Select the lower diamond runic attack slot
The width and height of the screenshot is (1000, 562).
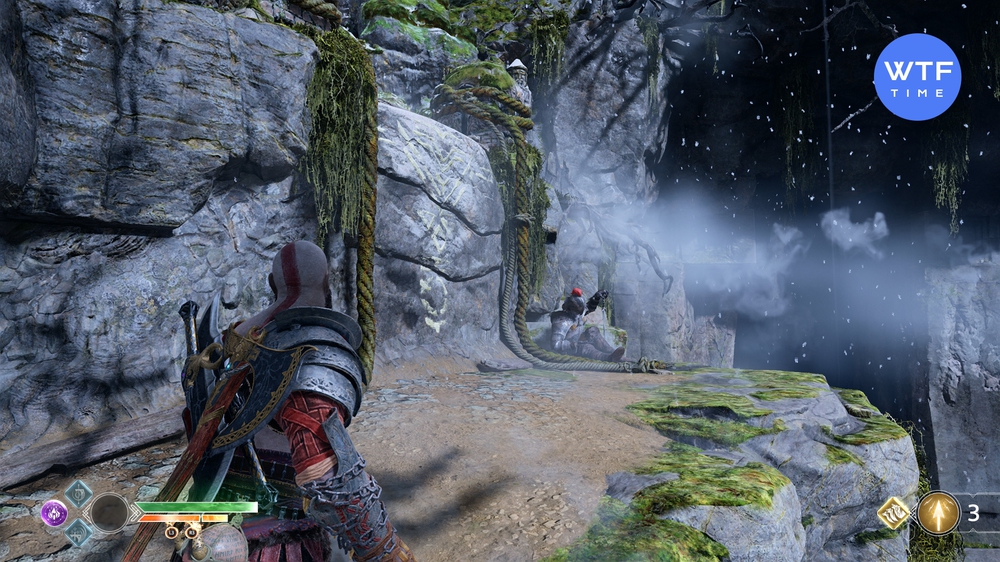78,535
